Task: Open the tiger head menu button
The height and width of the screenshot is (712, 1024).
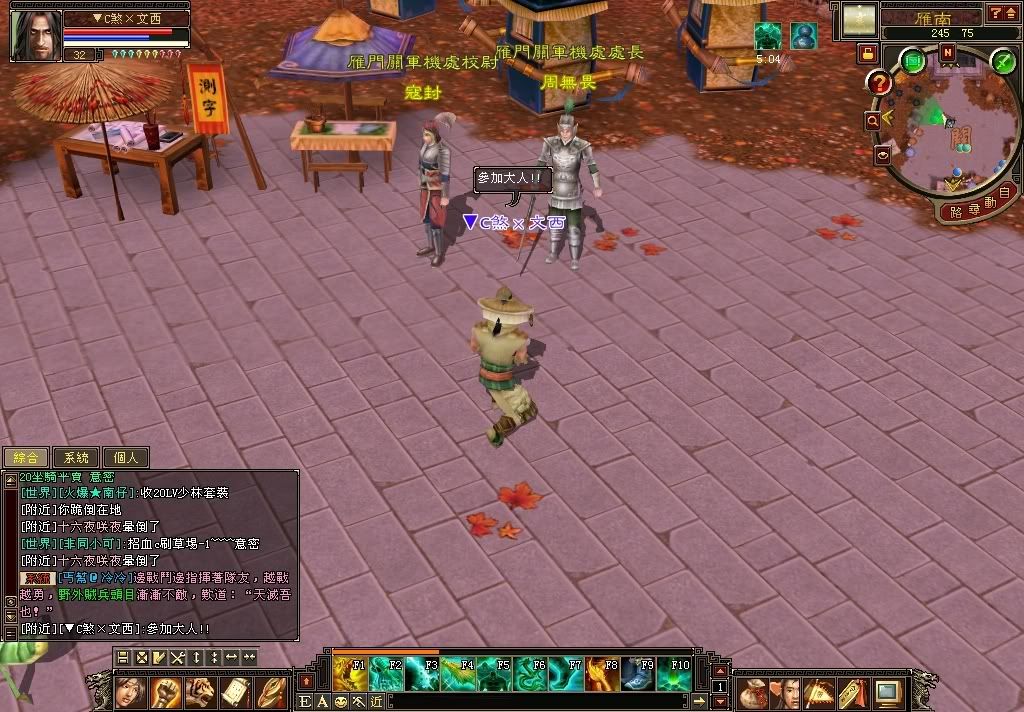Action: pos(200,690)
